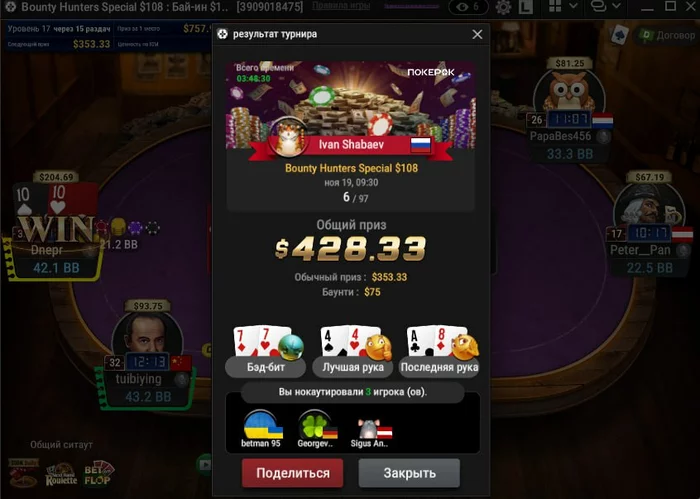The height and width of the screenshot is (499, 700).
Task: Select knocked-out player betman 95
Action: (263, 430)
